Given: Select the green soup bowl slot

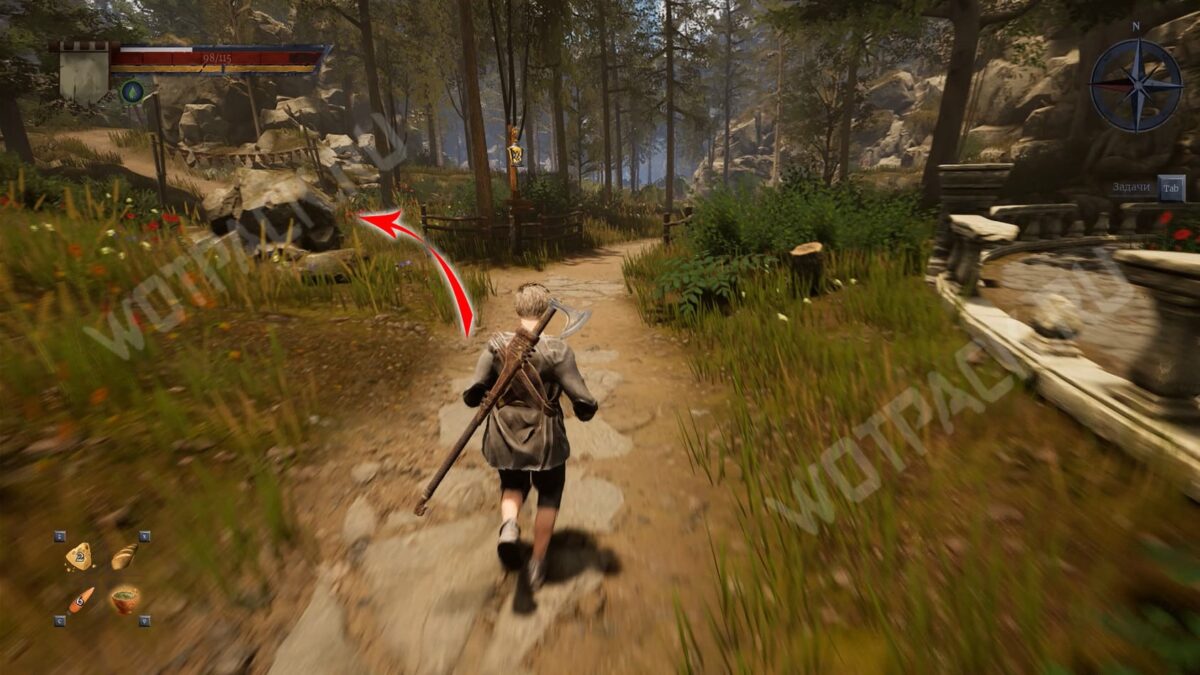Looking at the screenshot, I should (125, 600).
